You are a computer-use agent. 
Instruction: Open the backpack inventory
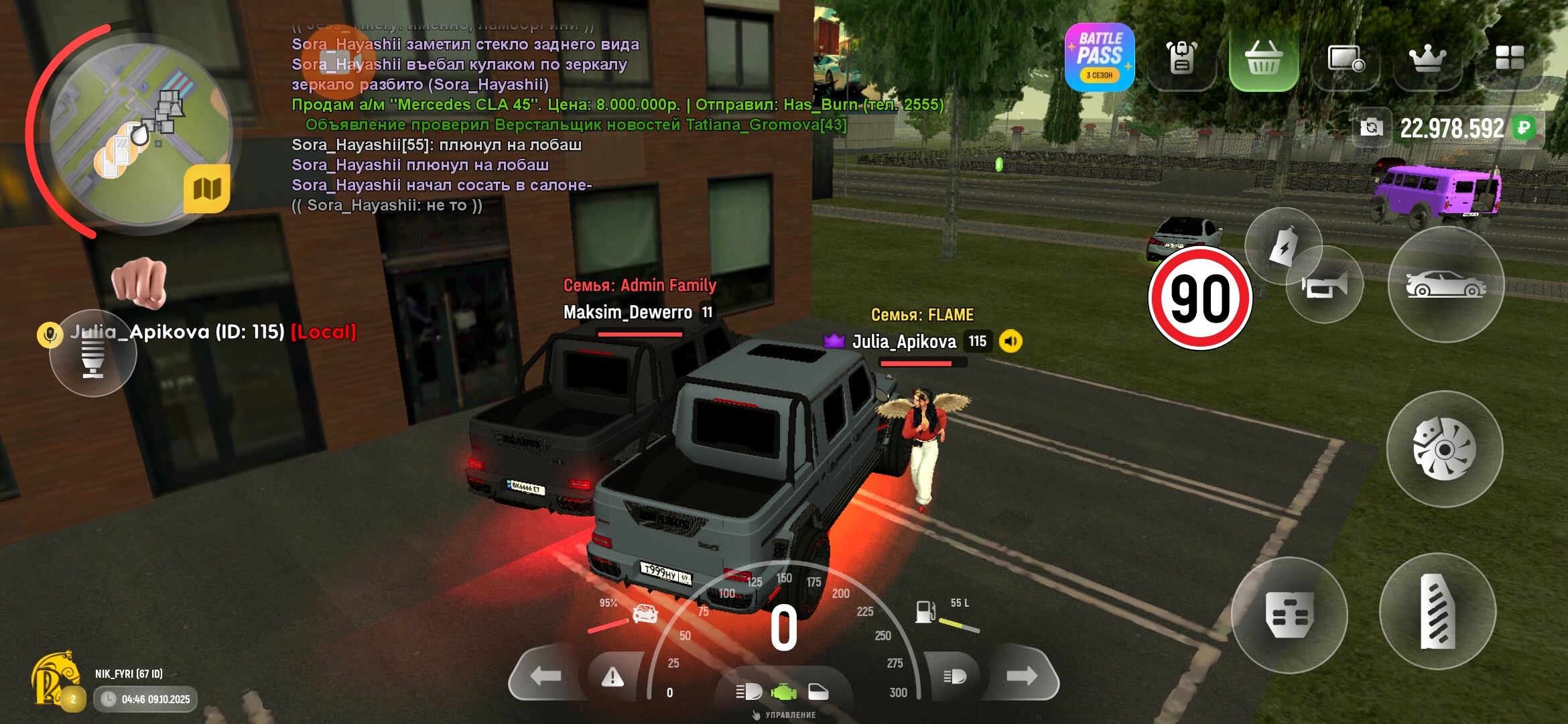(1181, 58)
